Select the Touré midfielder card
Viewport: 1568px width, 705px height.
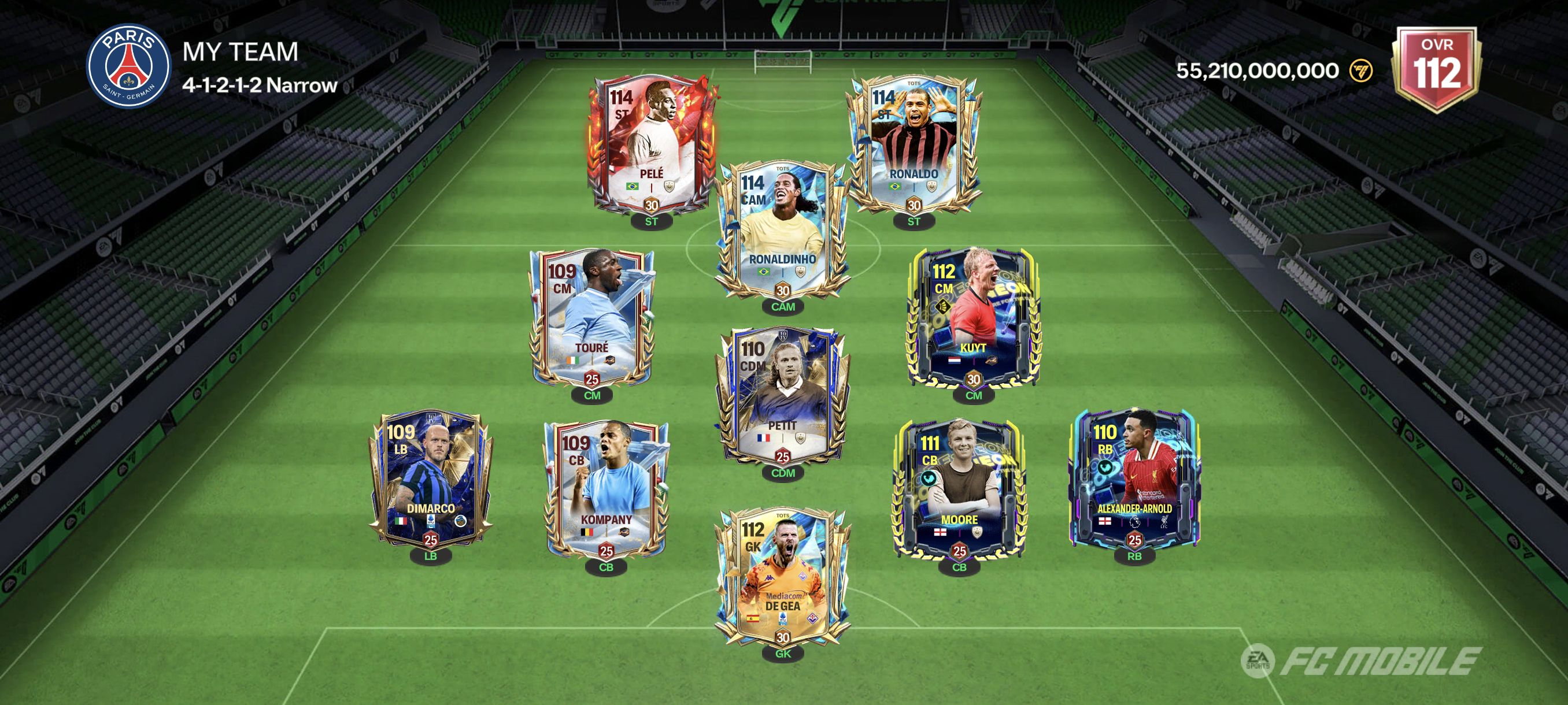[x=591, y=320]
